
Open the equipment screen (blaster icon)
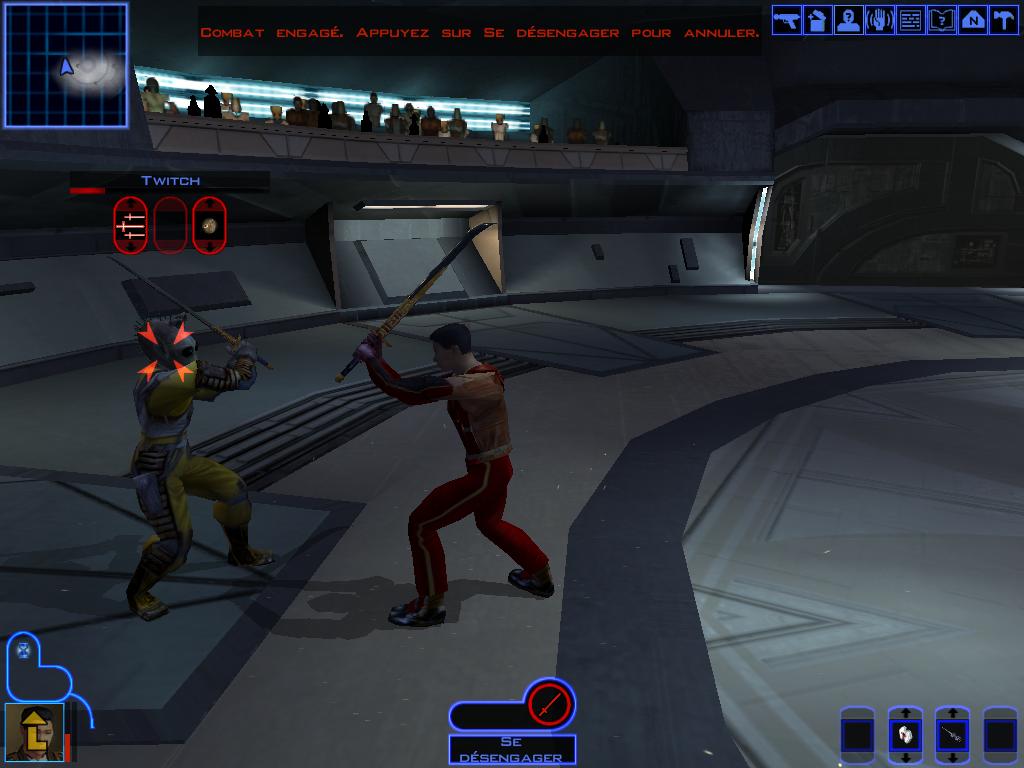(x=786, y=20)
